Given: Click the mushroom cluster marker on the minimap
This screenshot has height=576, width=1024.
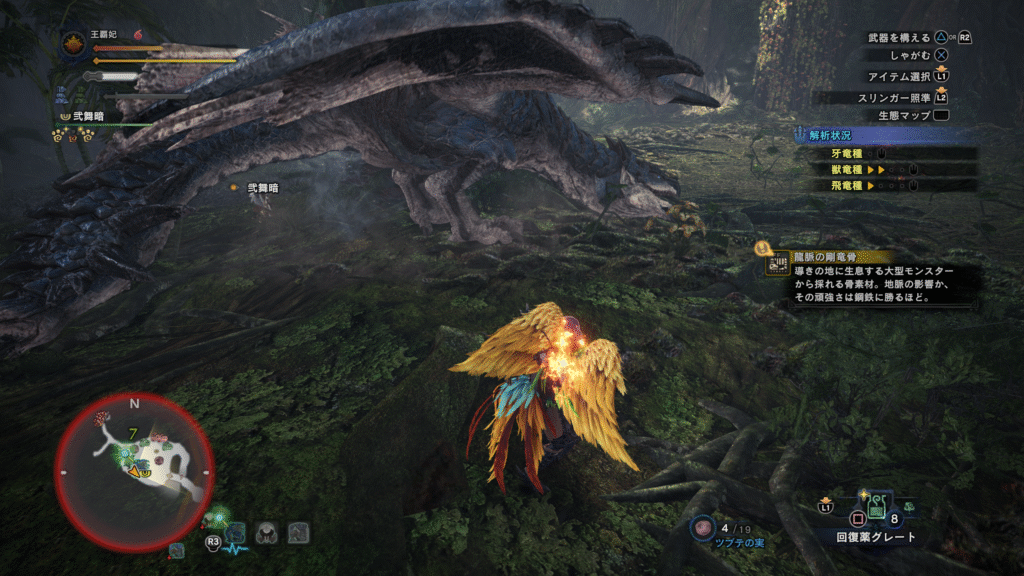Looking at the screenshot, I should [x=102, y=417].
